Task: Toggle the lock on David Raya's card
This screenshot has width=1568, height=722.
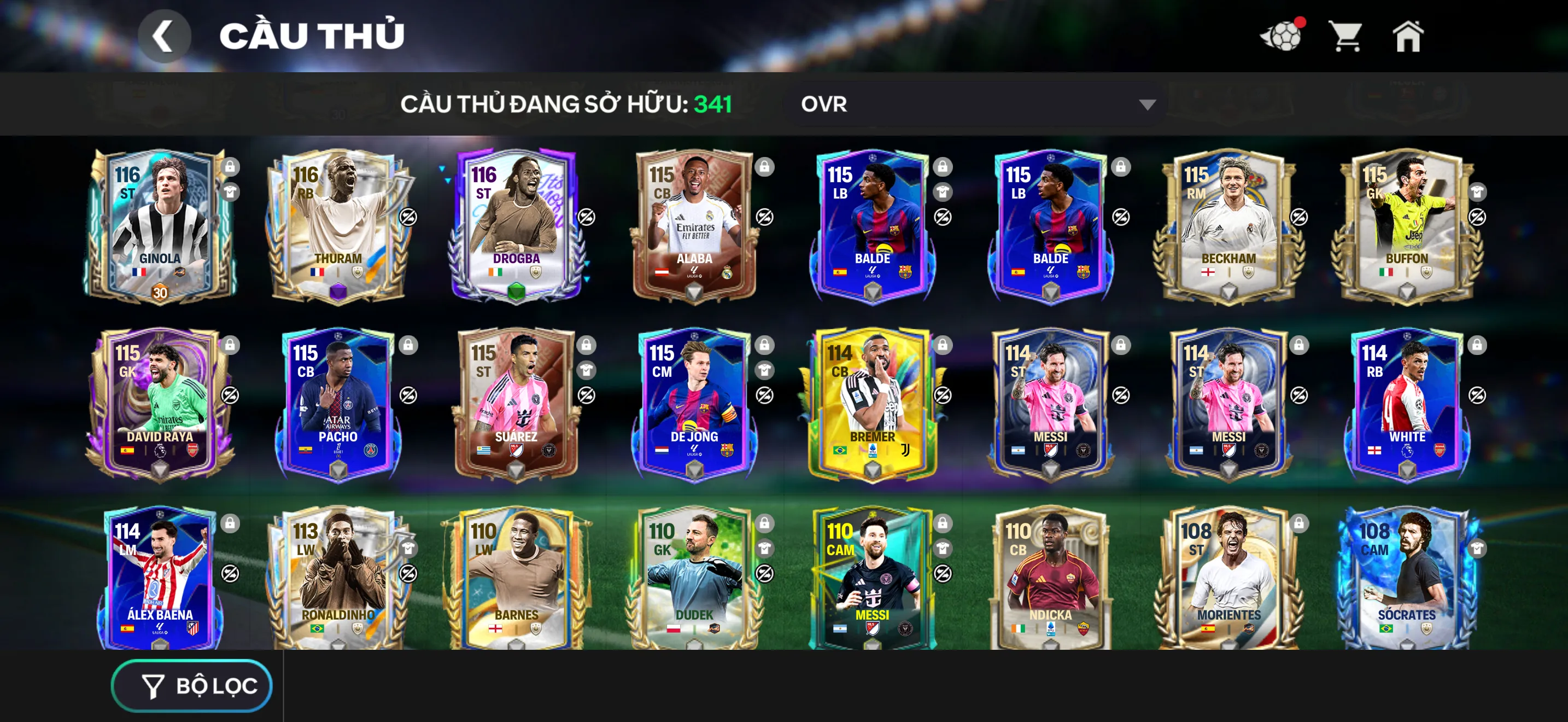Action: [x=231, y=345]
